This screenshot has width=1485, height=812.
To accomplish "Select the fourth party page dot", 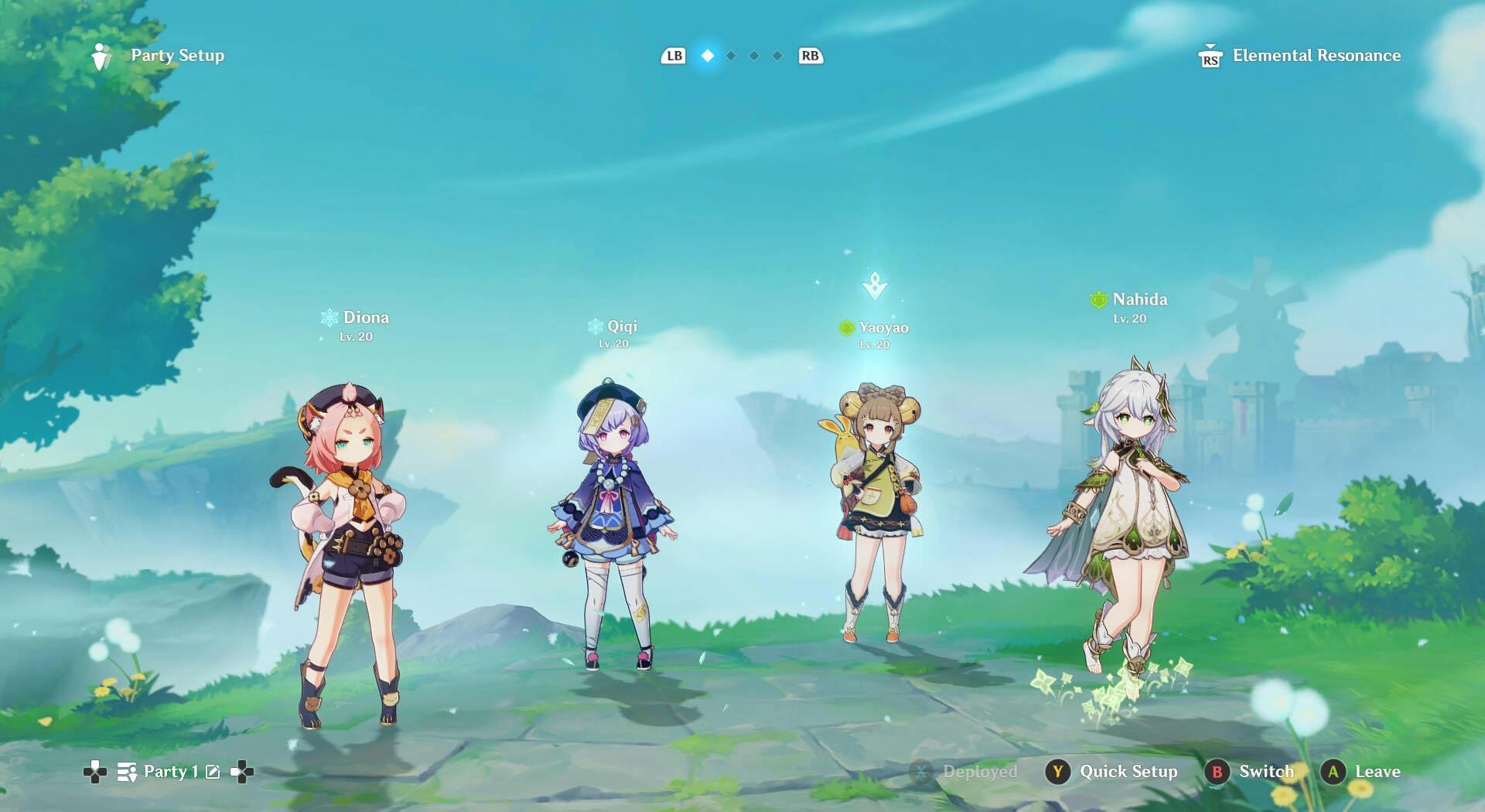I will click(776, 56).
